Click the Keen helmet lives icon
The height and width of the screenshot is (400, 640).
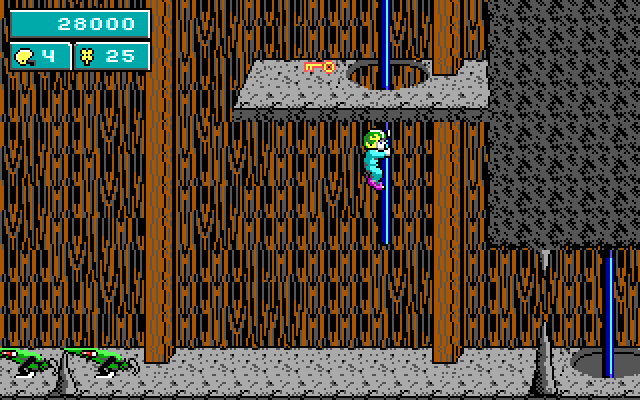(x=25, y=56)
